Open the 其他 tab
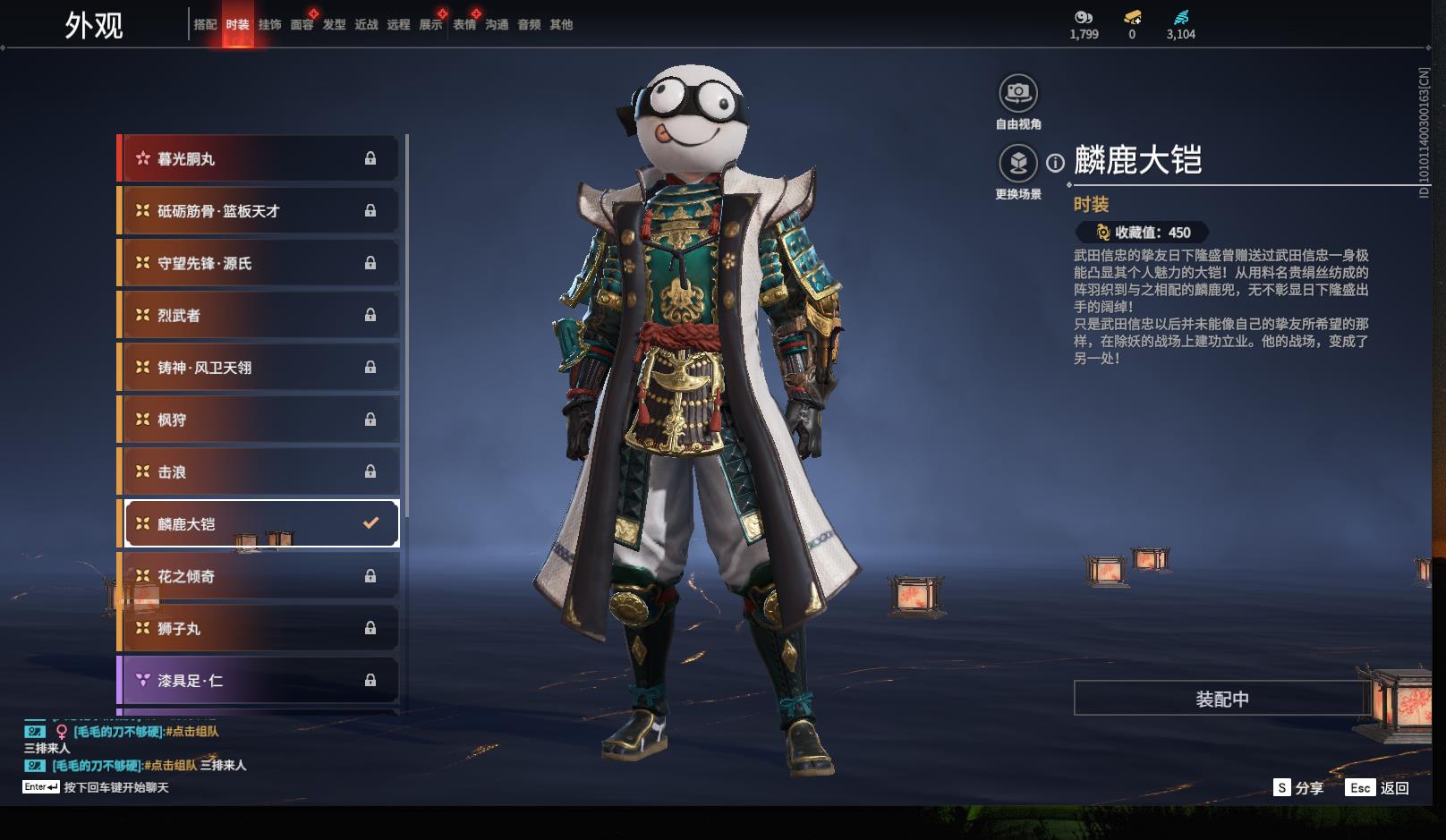 coord(561,25)
